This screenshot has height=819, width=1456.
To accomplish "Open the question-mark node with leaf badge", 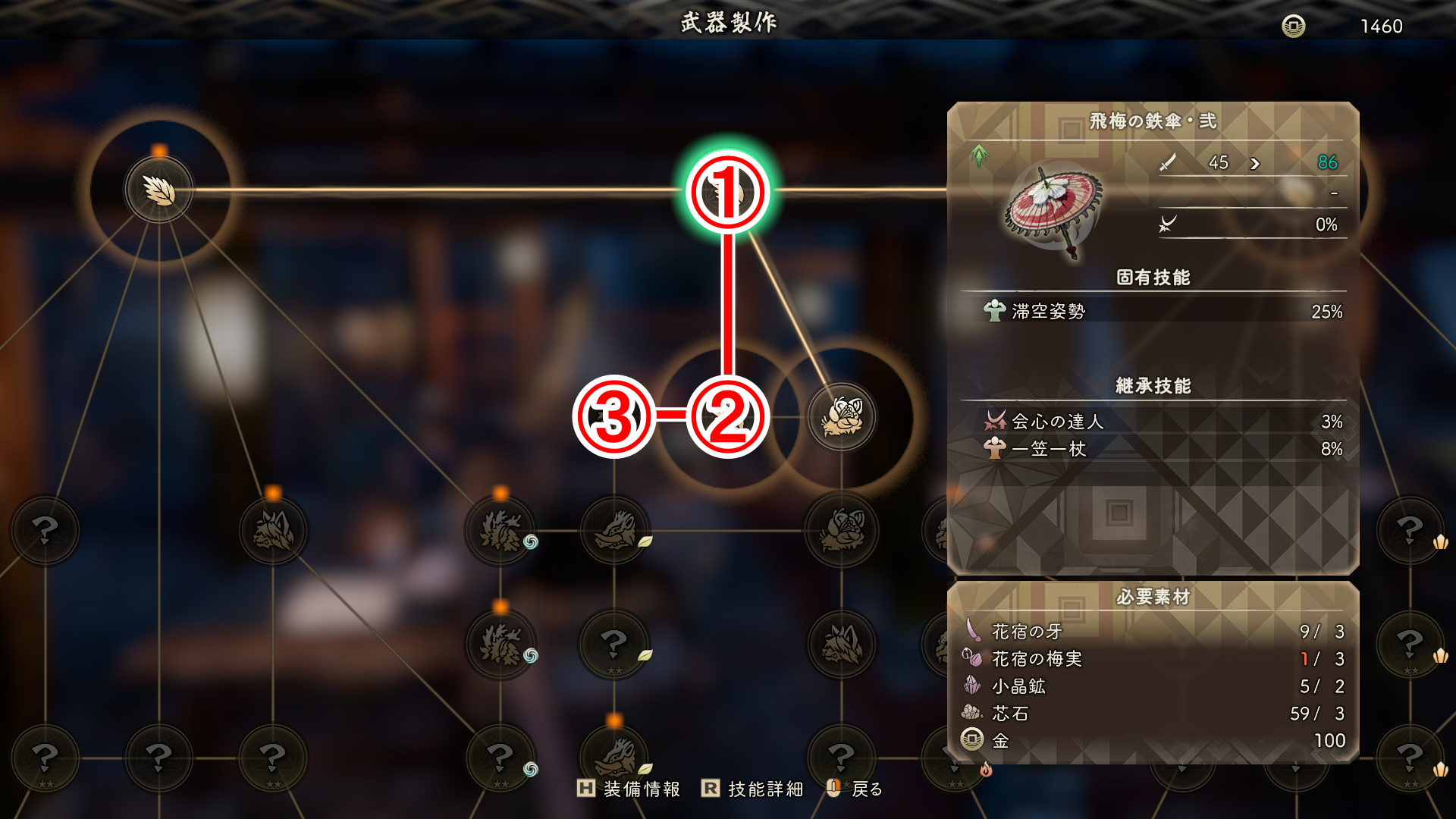I will coord(614,645).
